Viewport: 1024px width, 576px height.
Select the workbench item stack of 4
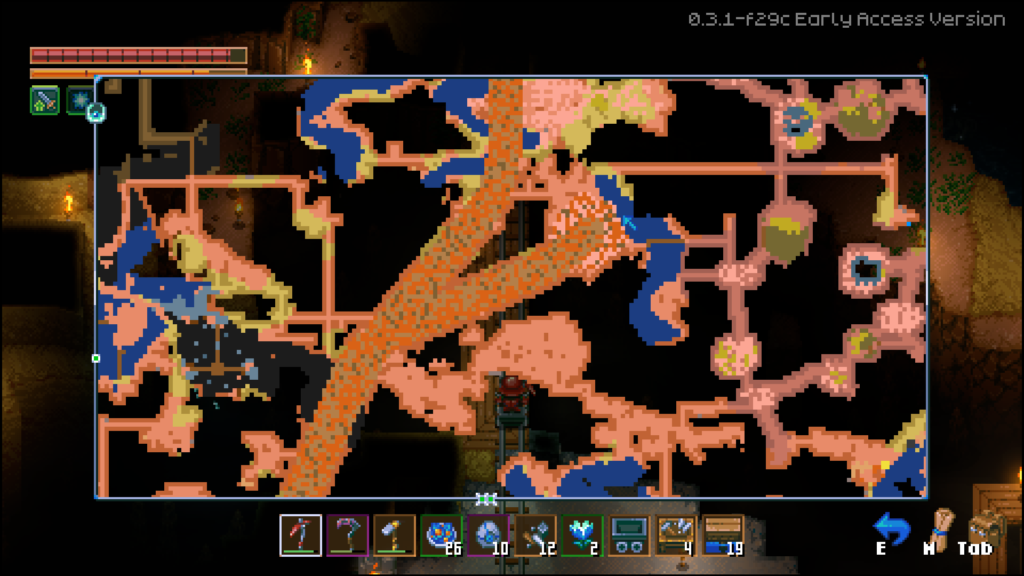click(676, 535)
